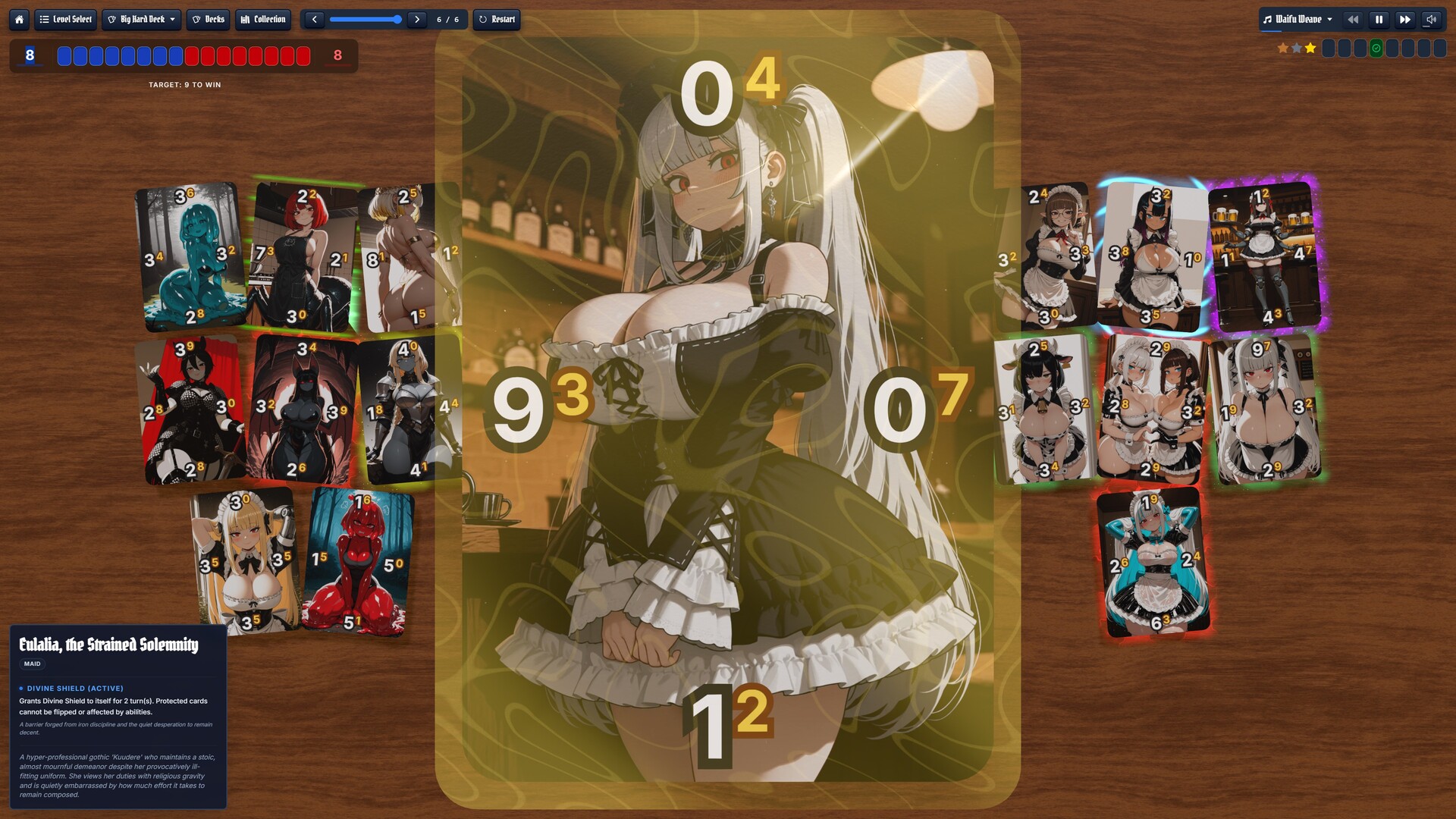This screenshot has width=1456, height=819.
Task: Pause the music
Action: [x=1379, y=20]
